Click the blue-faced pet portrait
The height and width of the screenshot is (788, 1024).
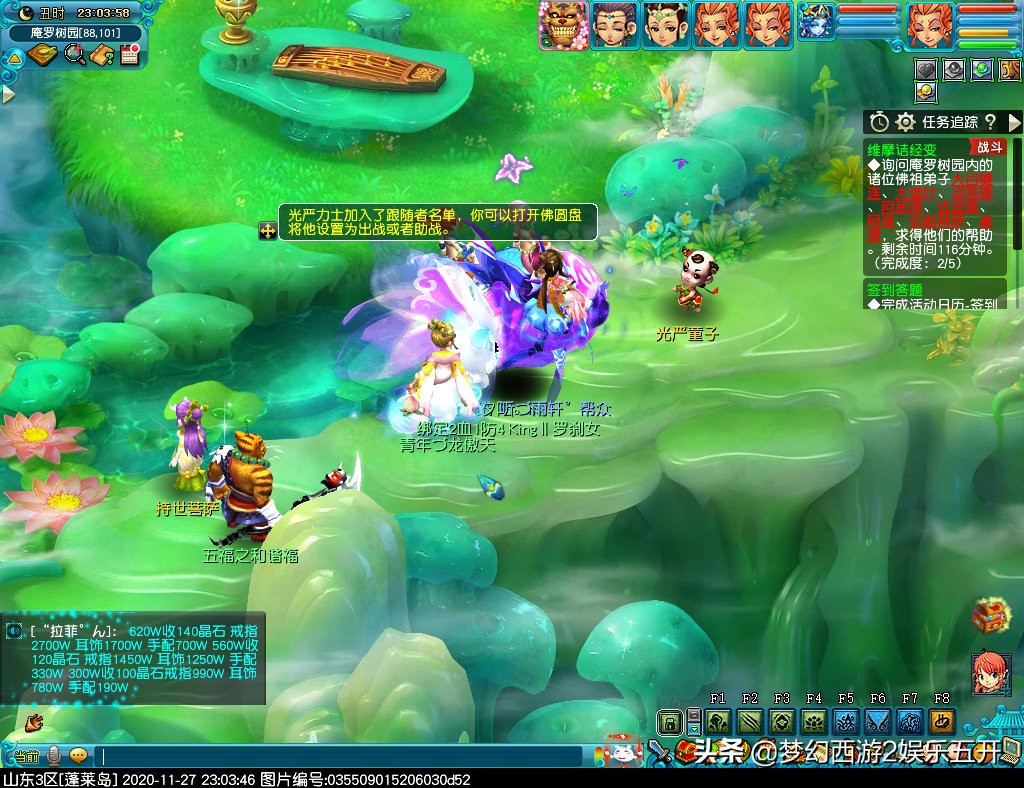coord(816,23)
